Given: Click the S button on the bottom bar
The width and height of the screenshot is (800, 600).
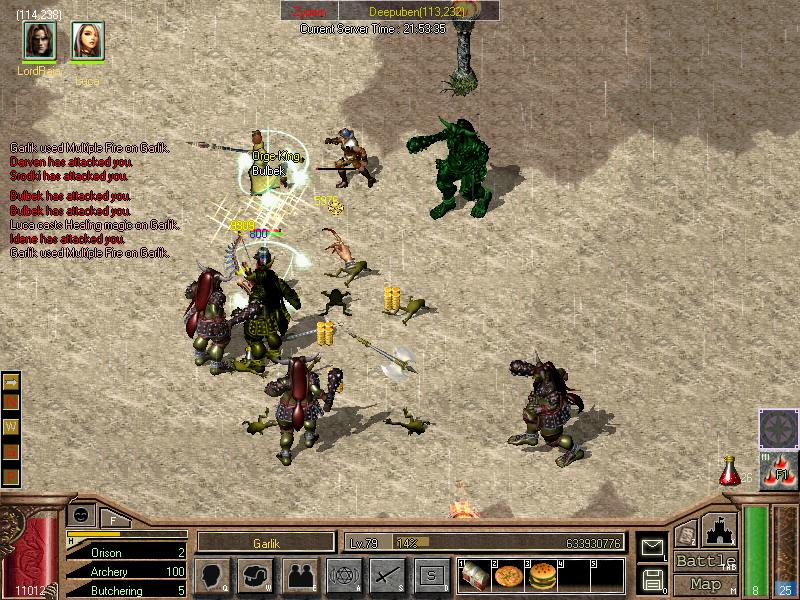Looking at the screenshot, I should [431, 575].
